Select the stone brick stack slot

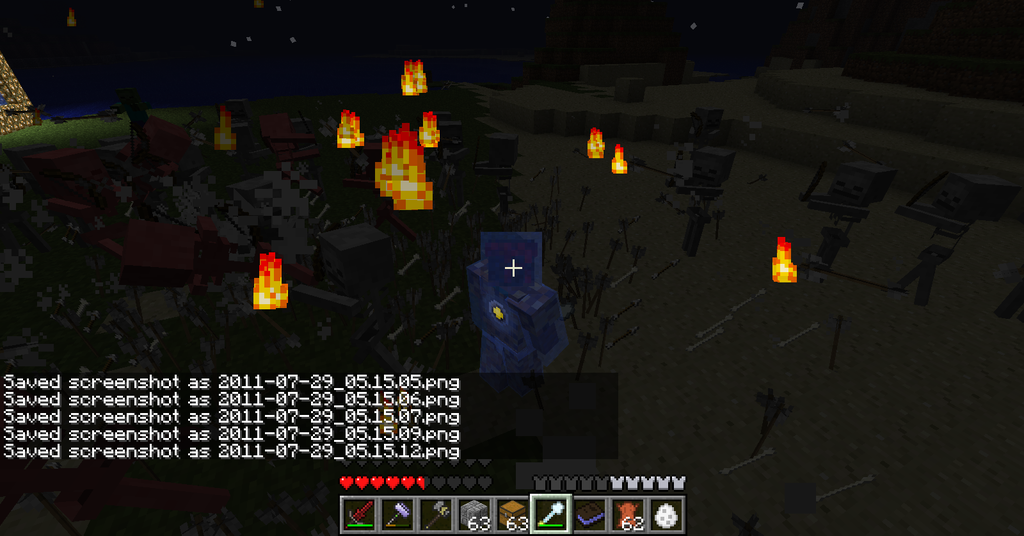(x=474, y=515)
